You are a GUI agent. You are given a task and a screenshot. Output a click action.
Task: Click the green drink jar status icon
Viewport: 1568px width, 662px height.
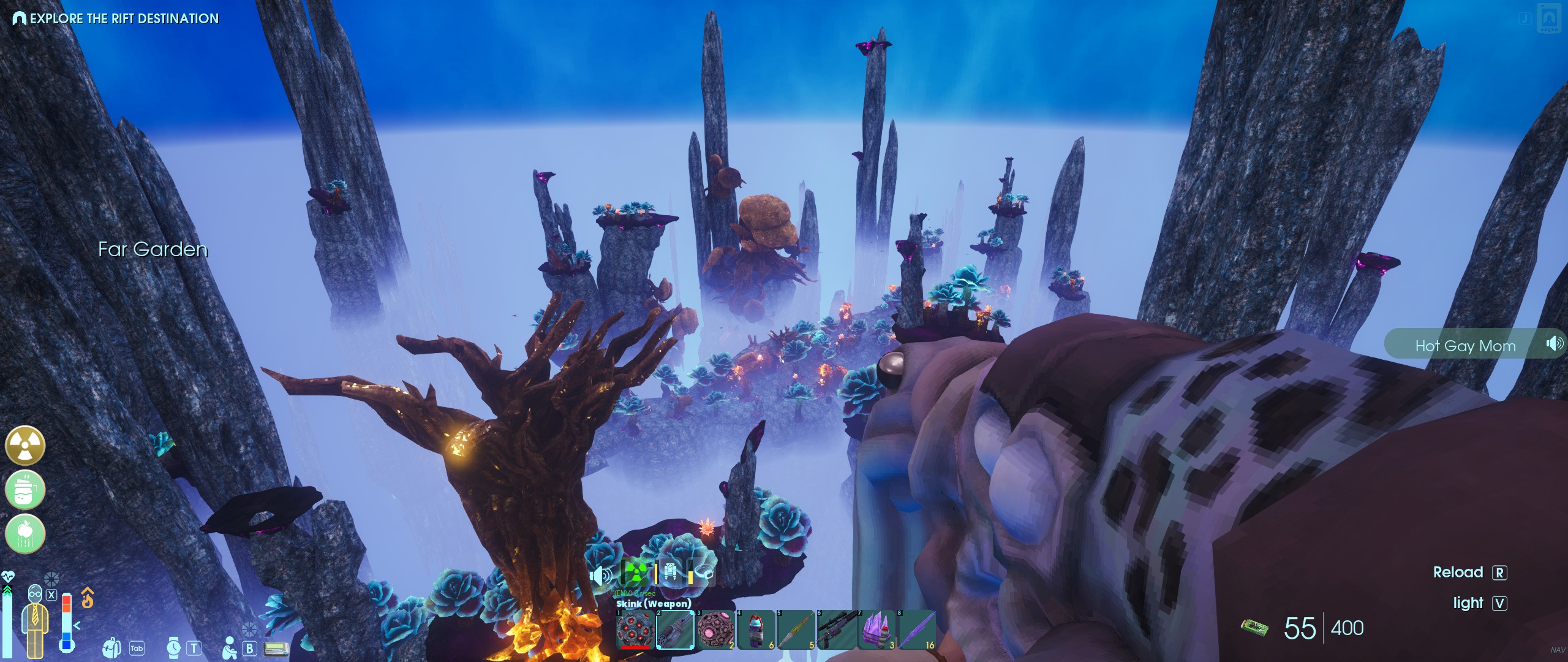coord(25,490)
